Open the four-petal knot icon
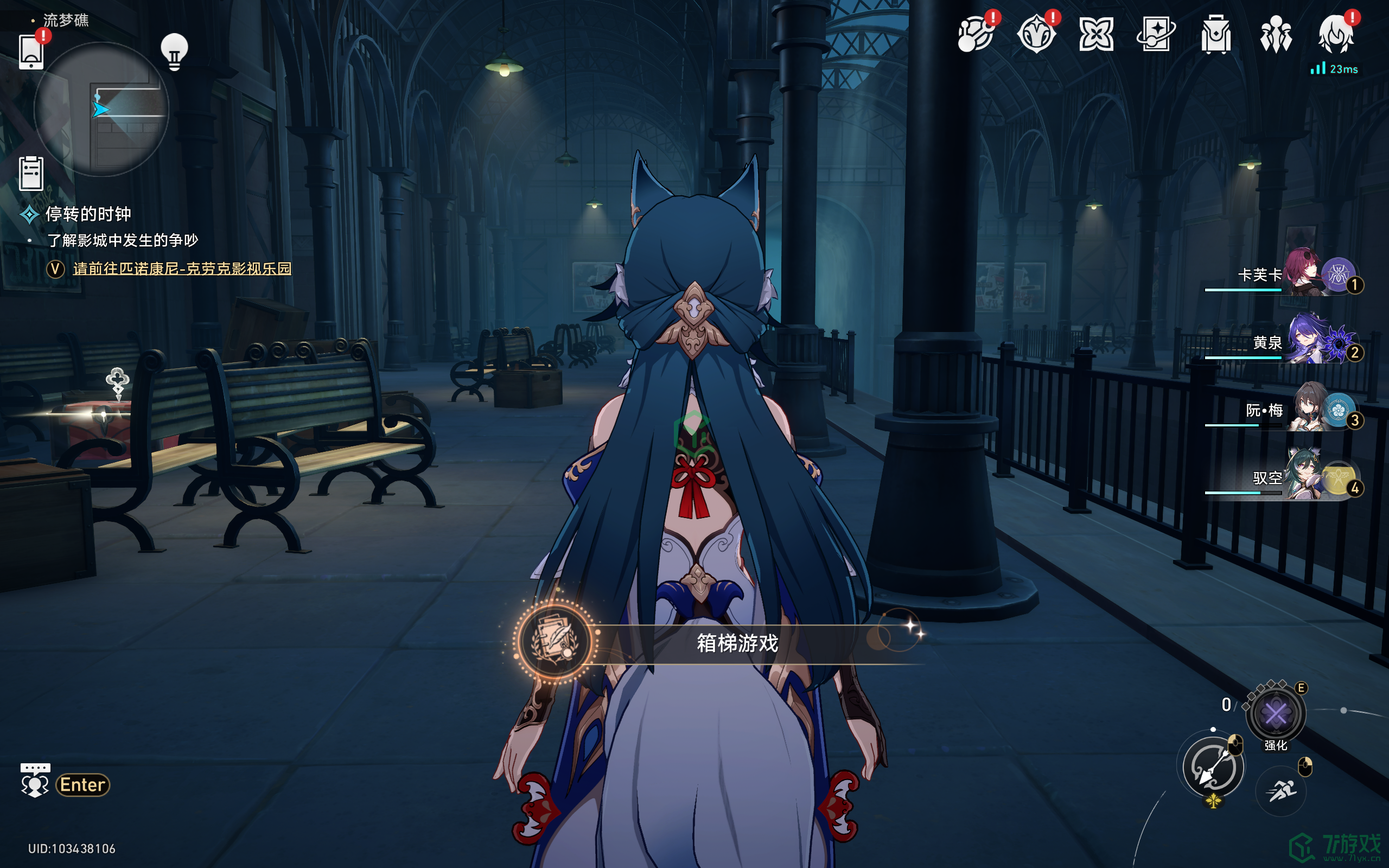This screenshot has height=868, width=1389. 1095,34
